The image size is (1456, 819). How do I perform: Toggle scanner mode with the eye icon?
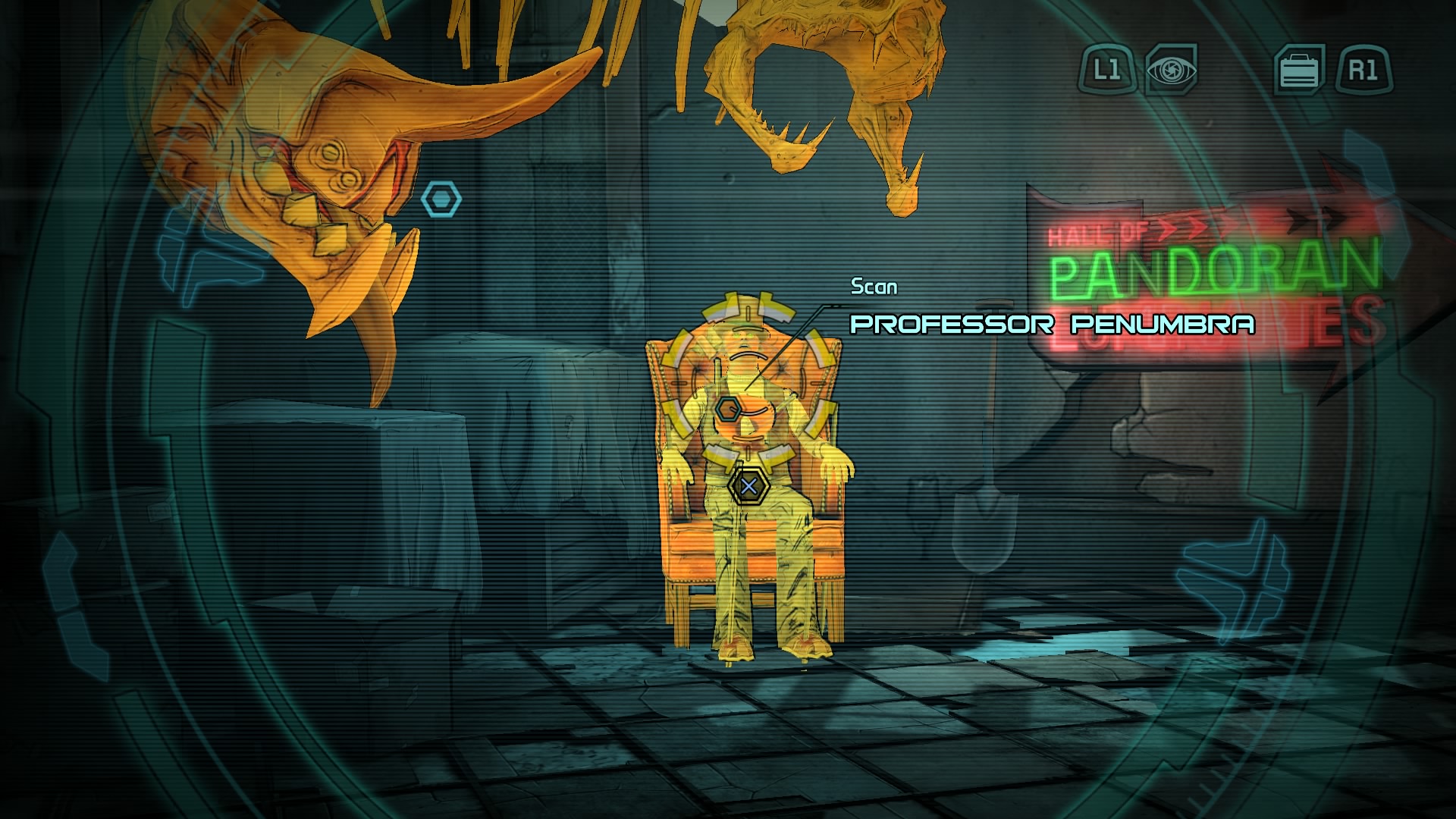pos(1171,68)
